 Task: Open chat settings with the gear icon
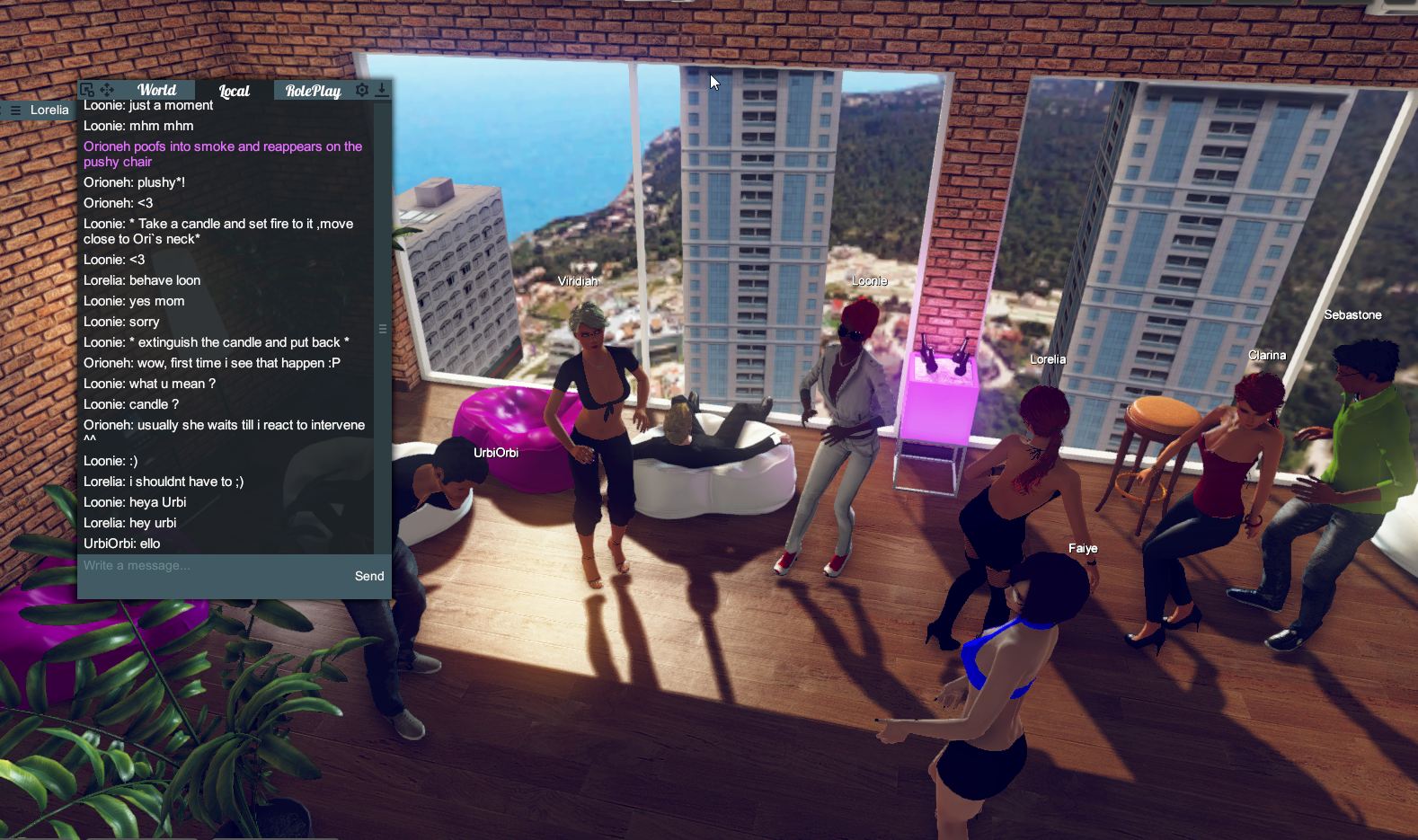click(x=361, y=89)
